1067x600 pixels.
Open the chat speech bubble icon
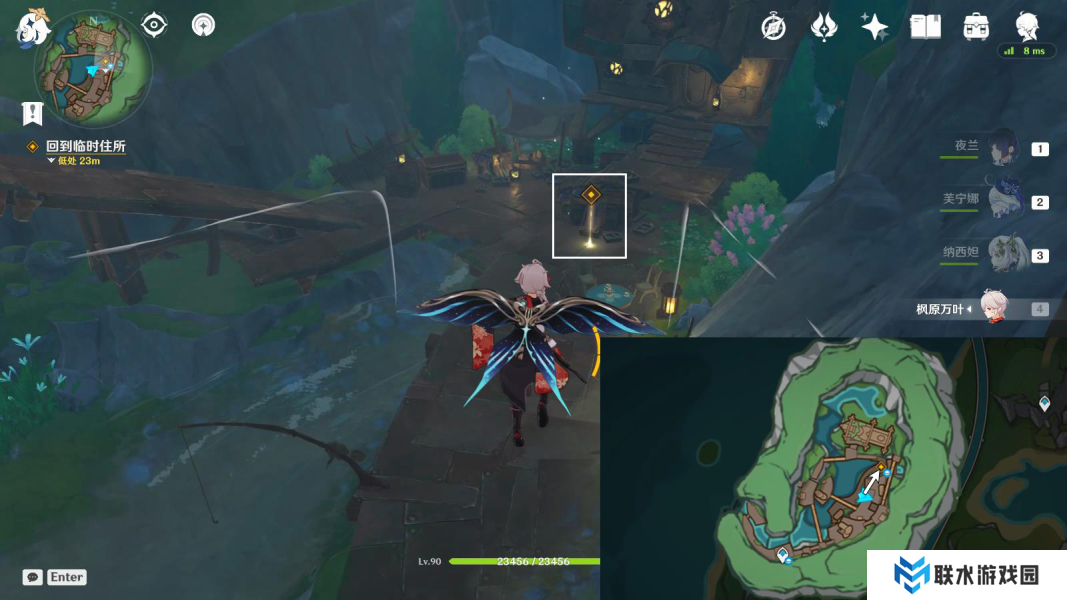(x=33, y=577)
